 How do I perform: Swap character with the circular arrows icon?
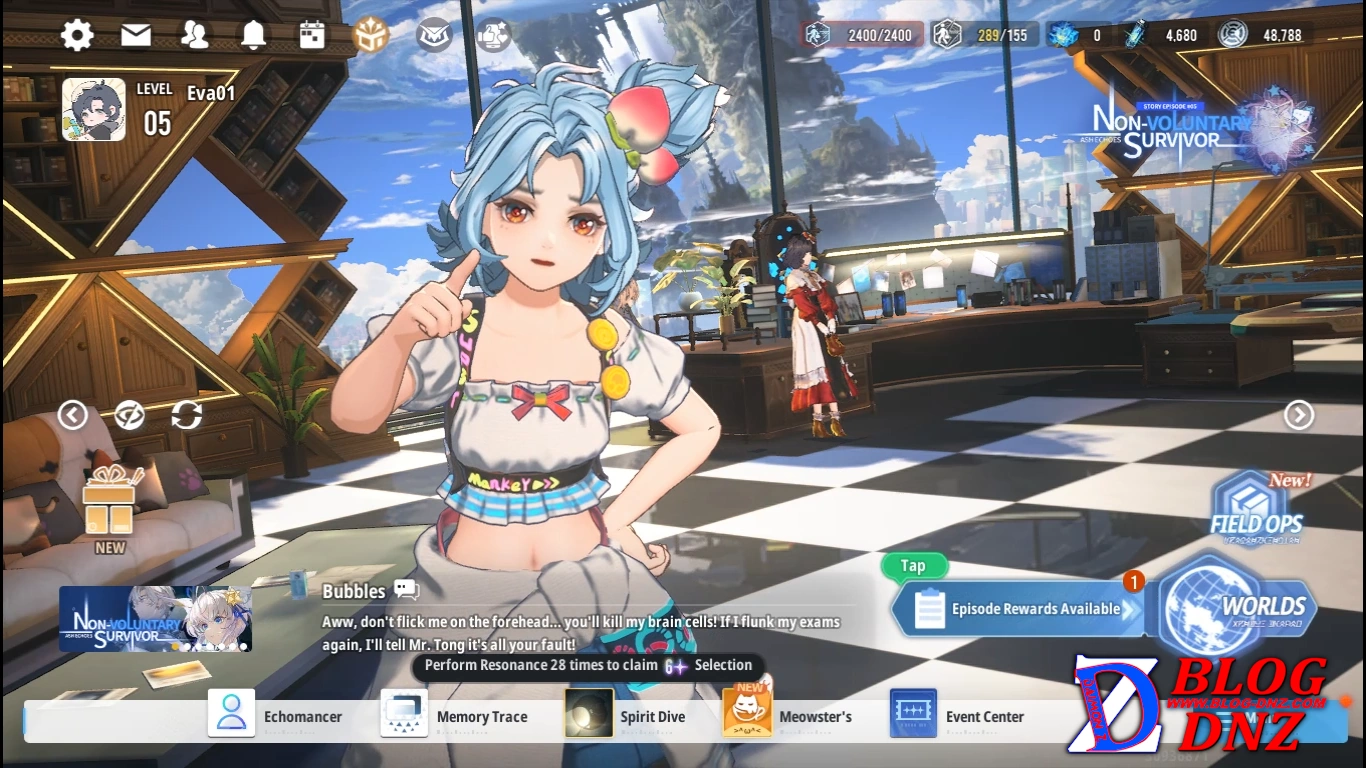(186, 414)
